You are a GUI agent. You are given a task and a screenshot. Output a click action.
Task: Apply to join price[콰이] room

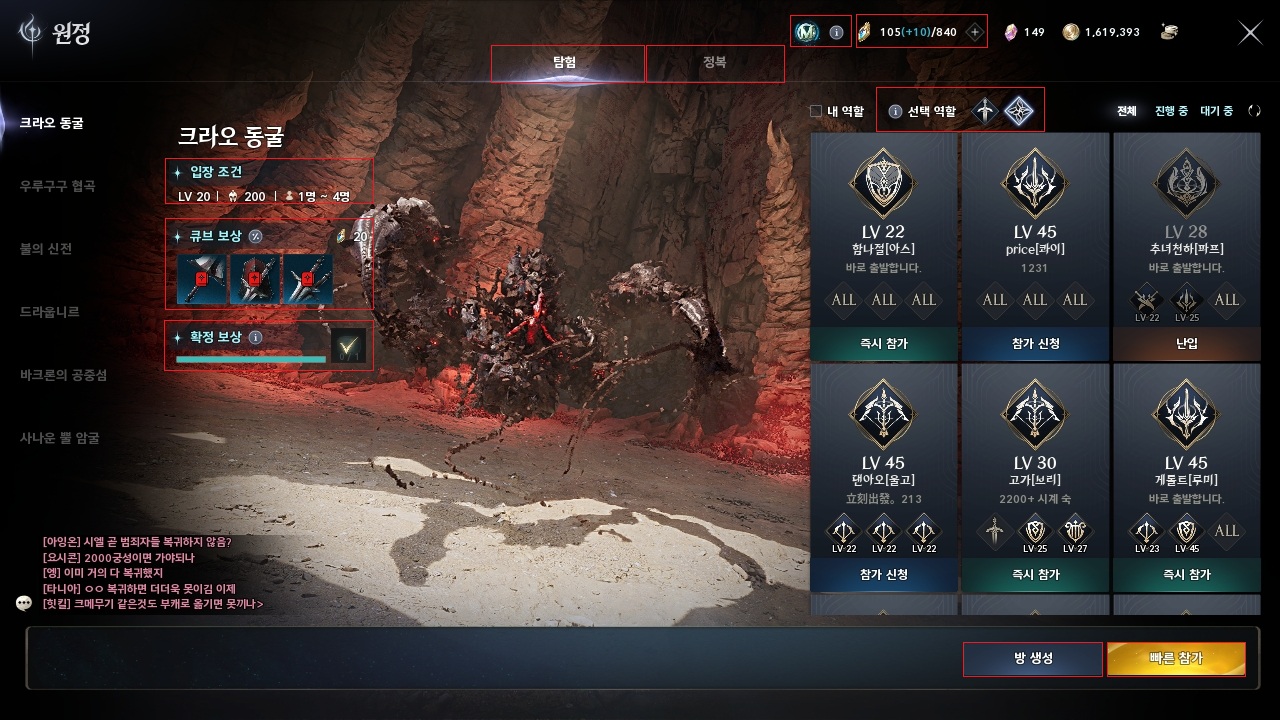point(1035,344)
